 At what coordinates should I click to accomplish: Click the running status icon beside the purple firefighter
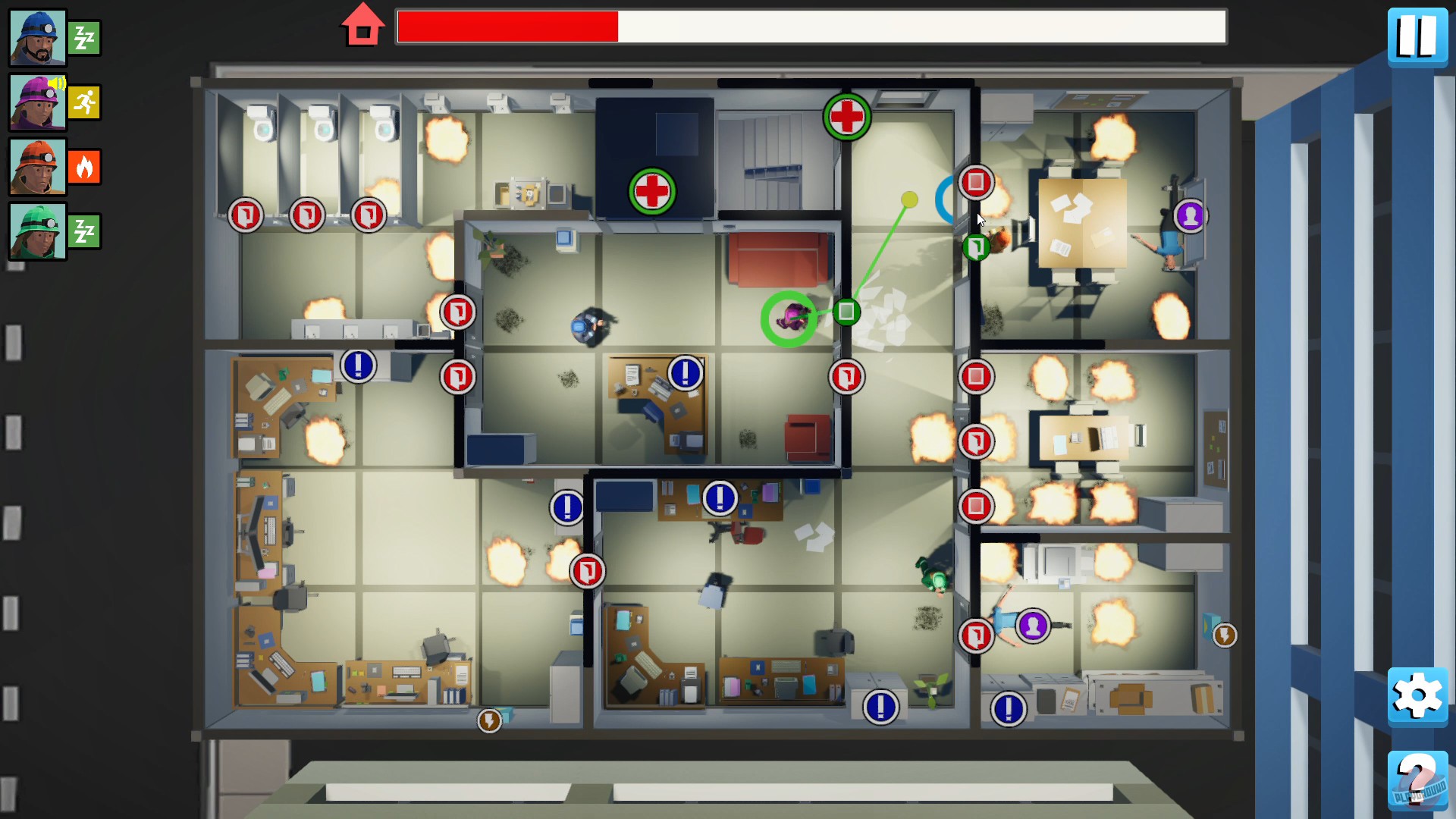[84, 101]
